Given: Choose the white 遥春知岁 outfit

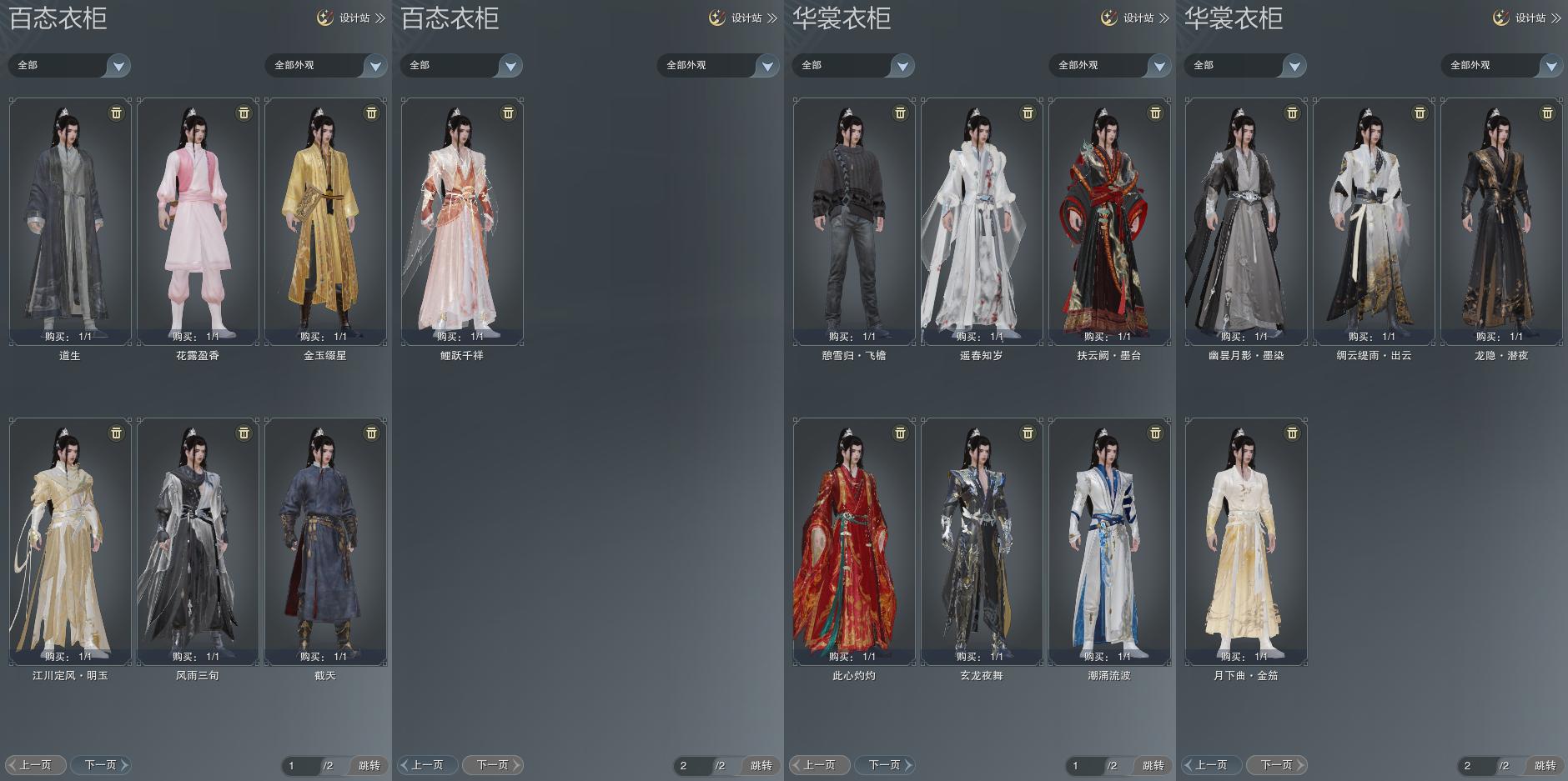Looking at the screenshot, I should 982,221.
